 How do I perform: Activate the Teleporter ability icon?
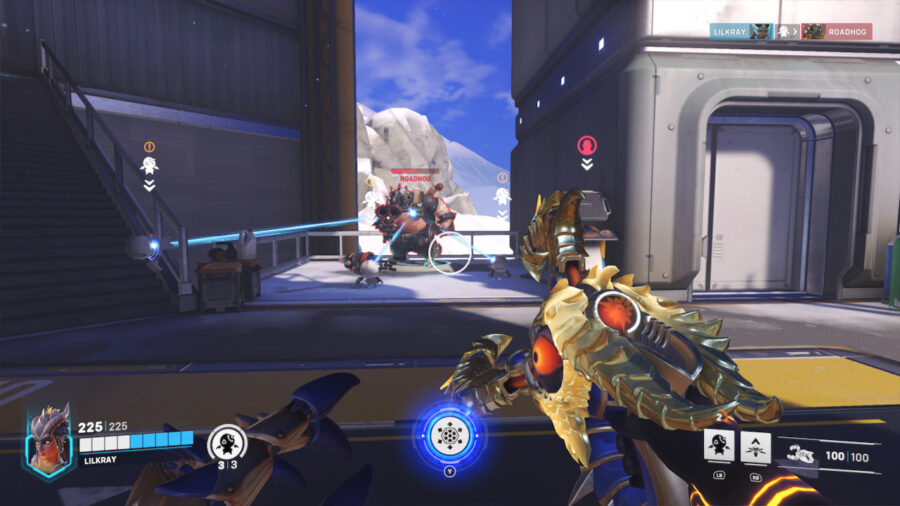(756, 446)
